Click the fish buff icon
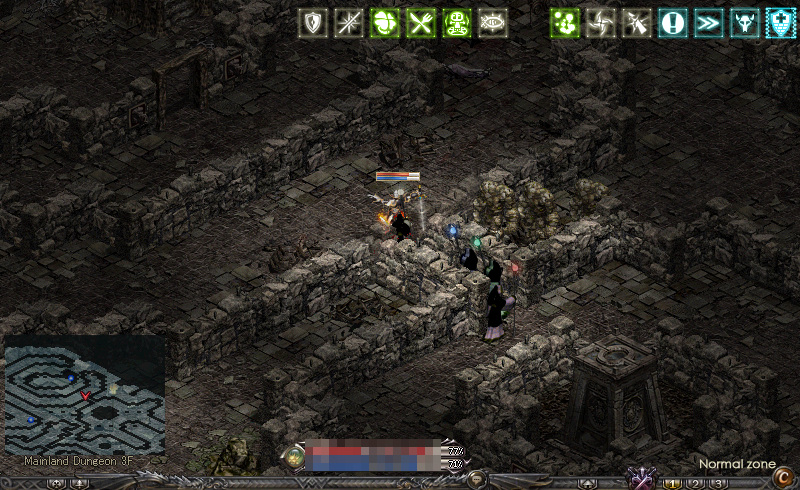Screen dimensions: 800x490 pyautogui.click(x=491, y=23)
